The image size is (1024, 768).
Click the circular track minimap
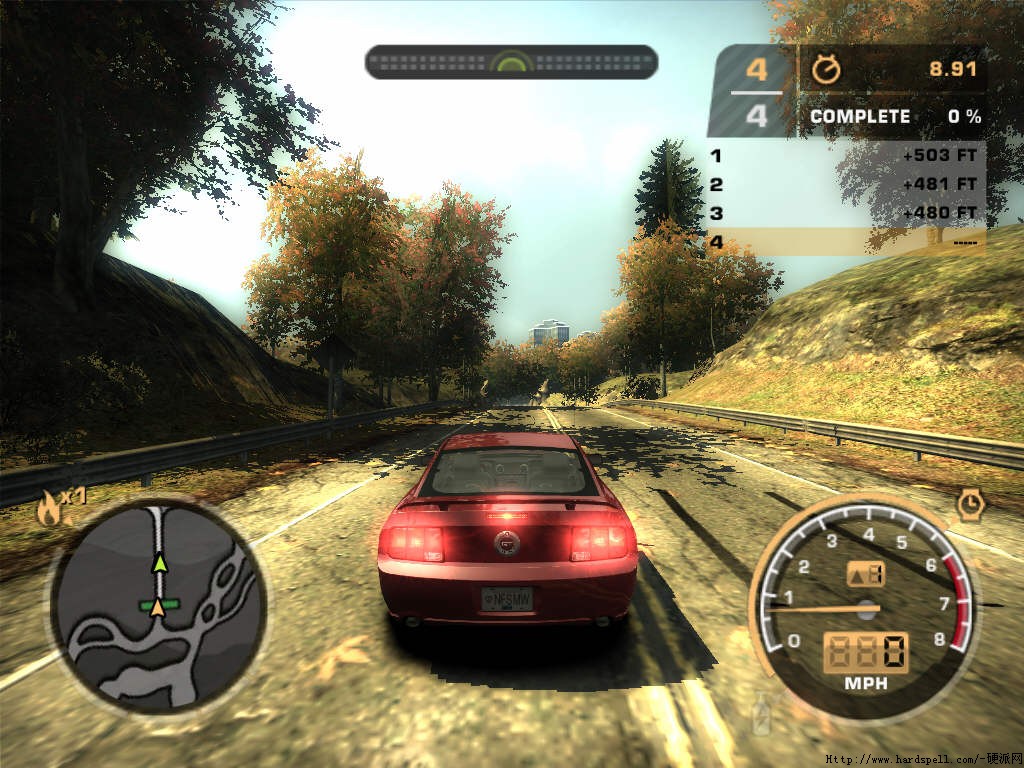pos(158,606)
